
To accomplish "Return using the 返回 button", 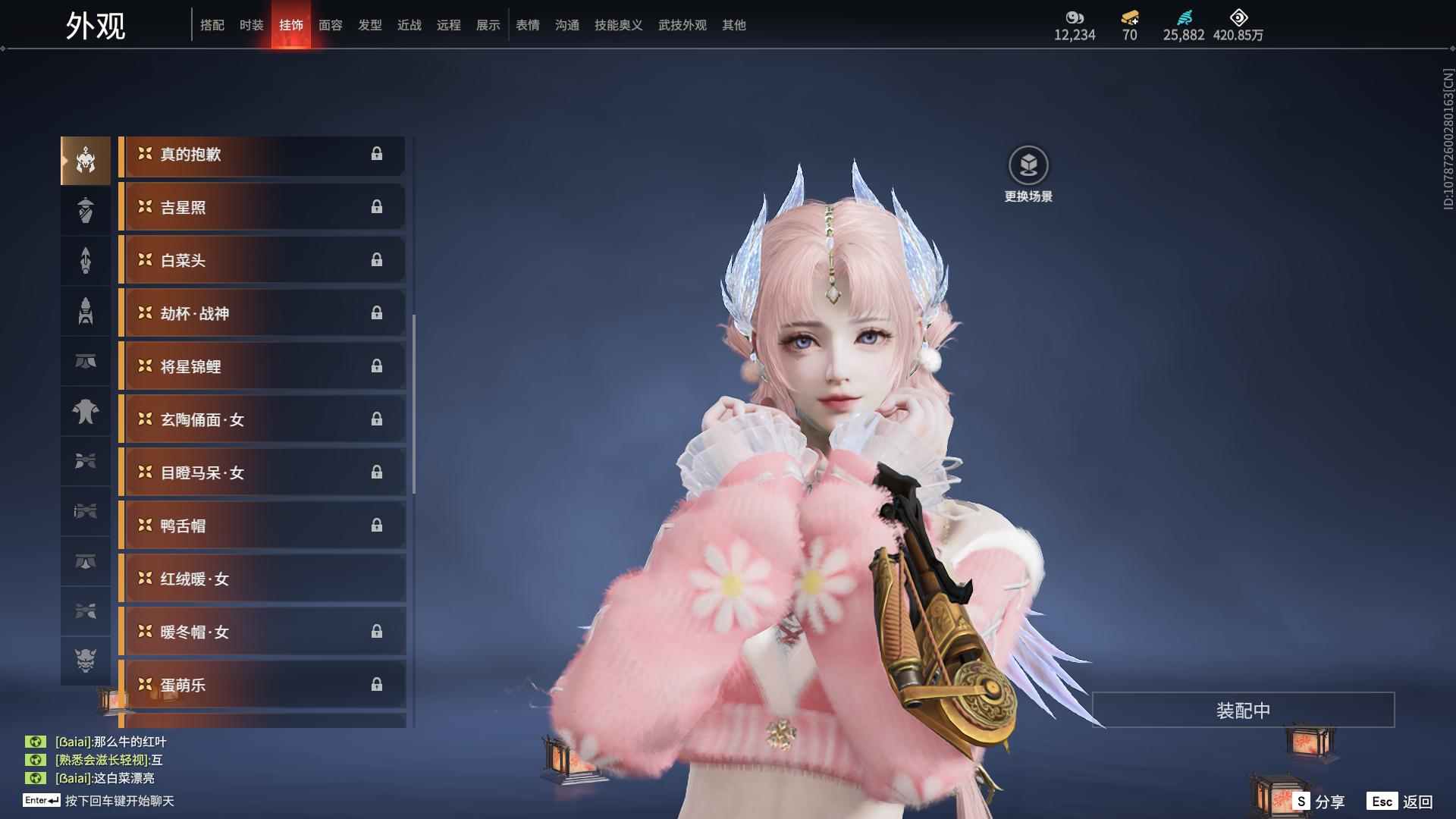I will (1401, 802).
